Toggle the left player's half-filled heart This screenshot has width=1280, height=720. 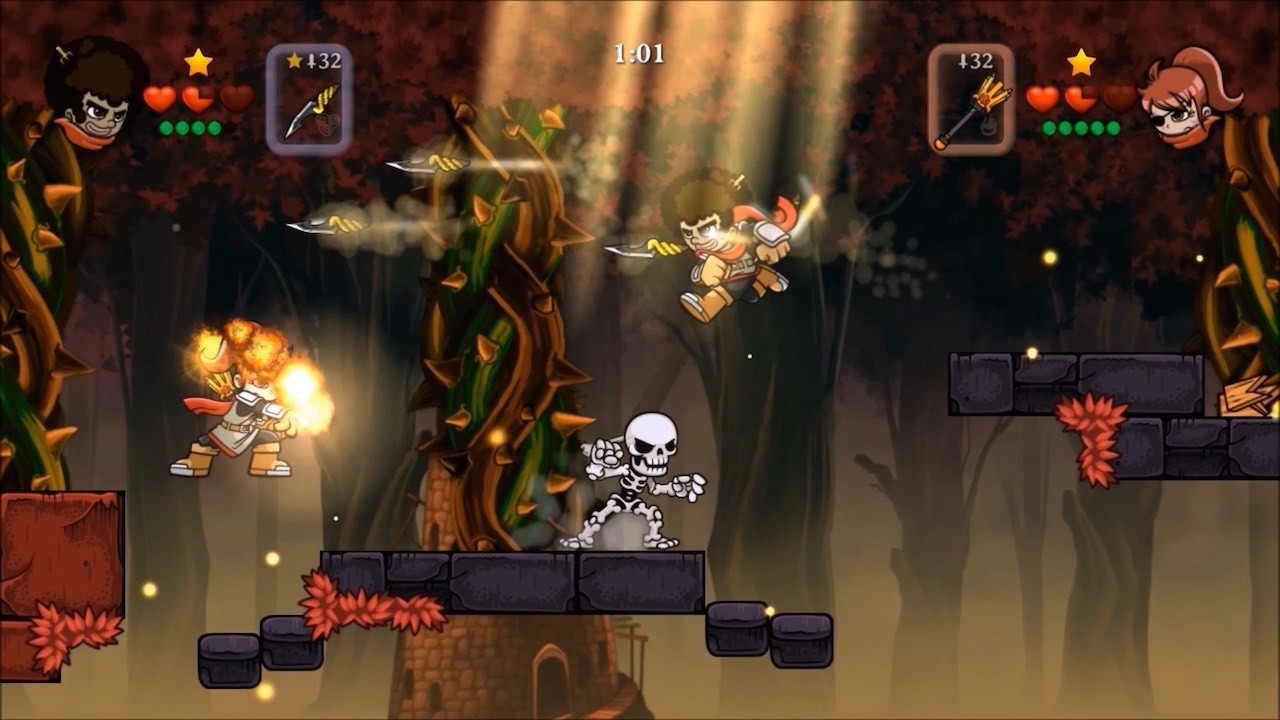(x=199, y=99)
